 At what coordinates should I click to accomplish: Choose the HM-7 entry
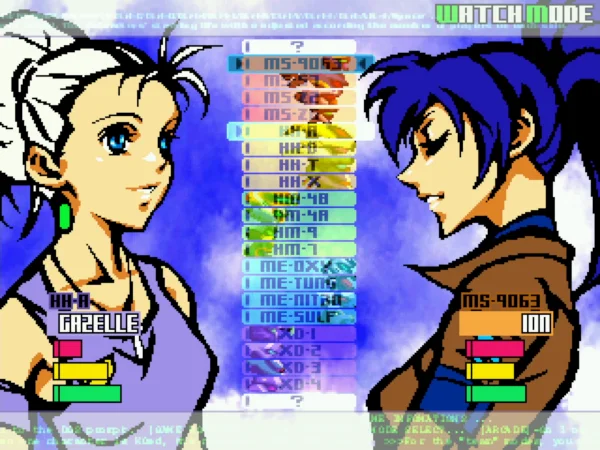pos(299,249)
